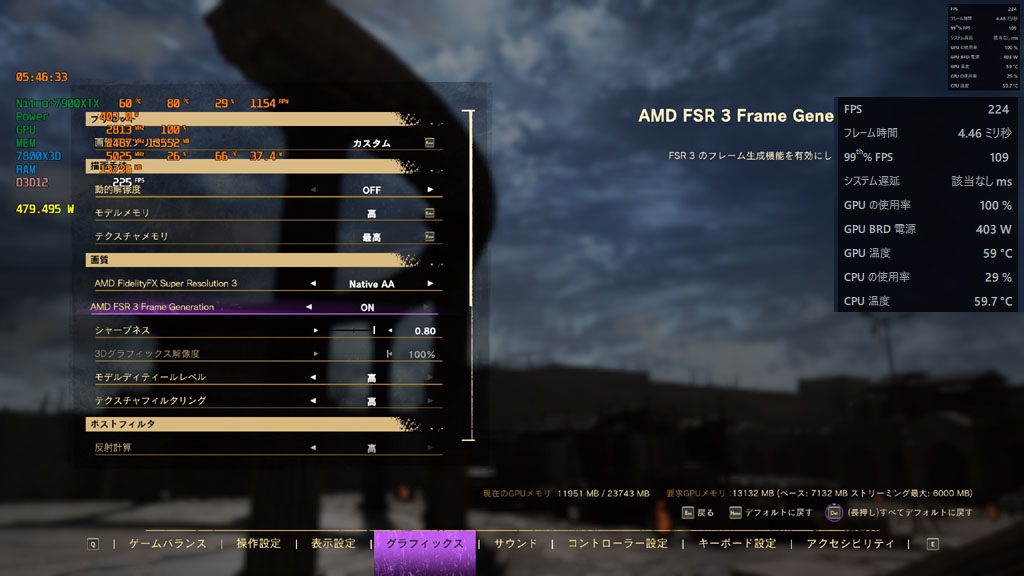Open the コントローラー設定 tab
Viewport: 1024px width, 576px height.
(x=617, y=544)
